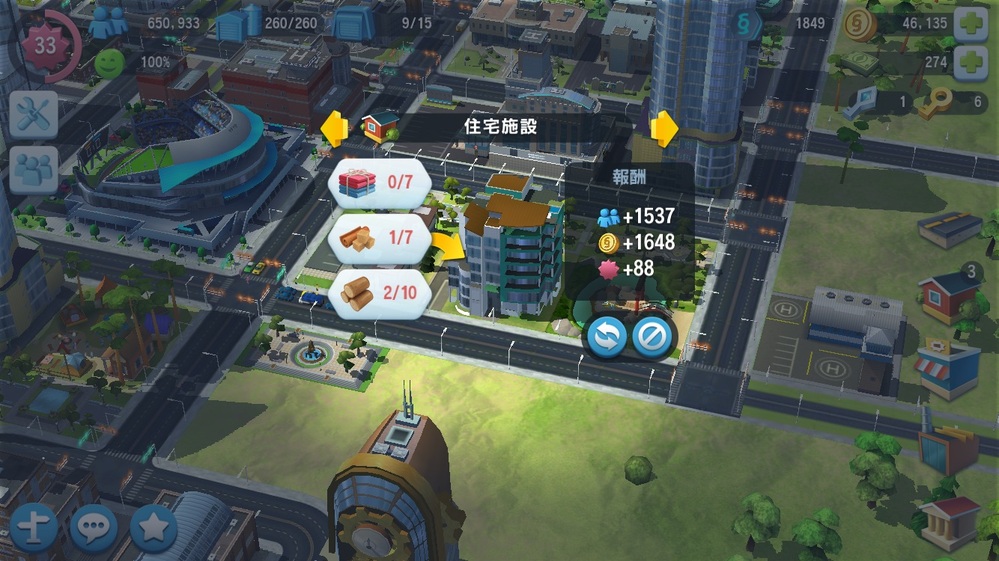Select the 0/7 red brick material bubble
The width and height of the screenshot is (999, 561).
tap(379, 182)
